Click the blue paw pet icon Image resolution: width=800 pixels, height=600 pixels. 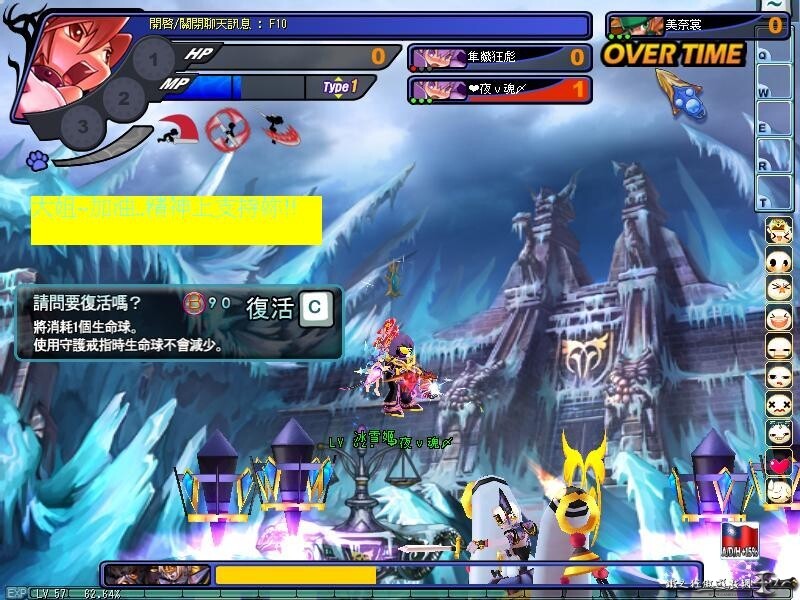click(x=38, y=159)
